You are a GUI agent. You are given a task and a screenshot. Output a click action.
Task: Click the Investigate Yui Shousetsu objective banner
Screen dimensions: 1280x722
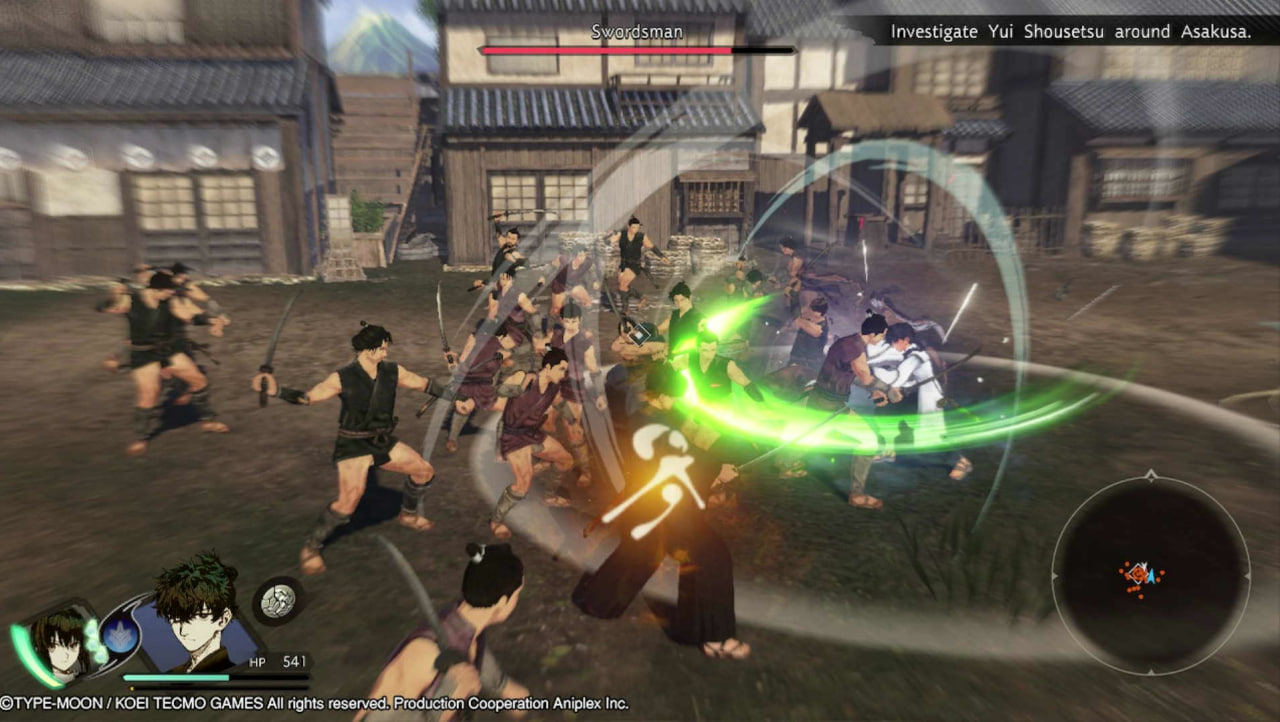pyautogui.click(x=1070, y=32)
